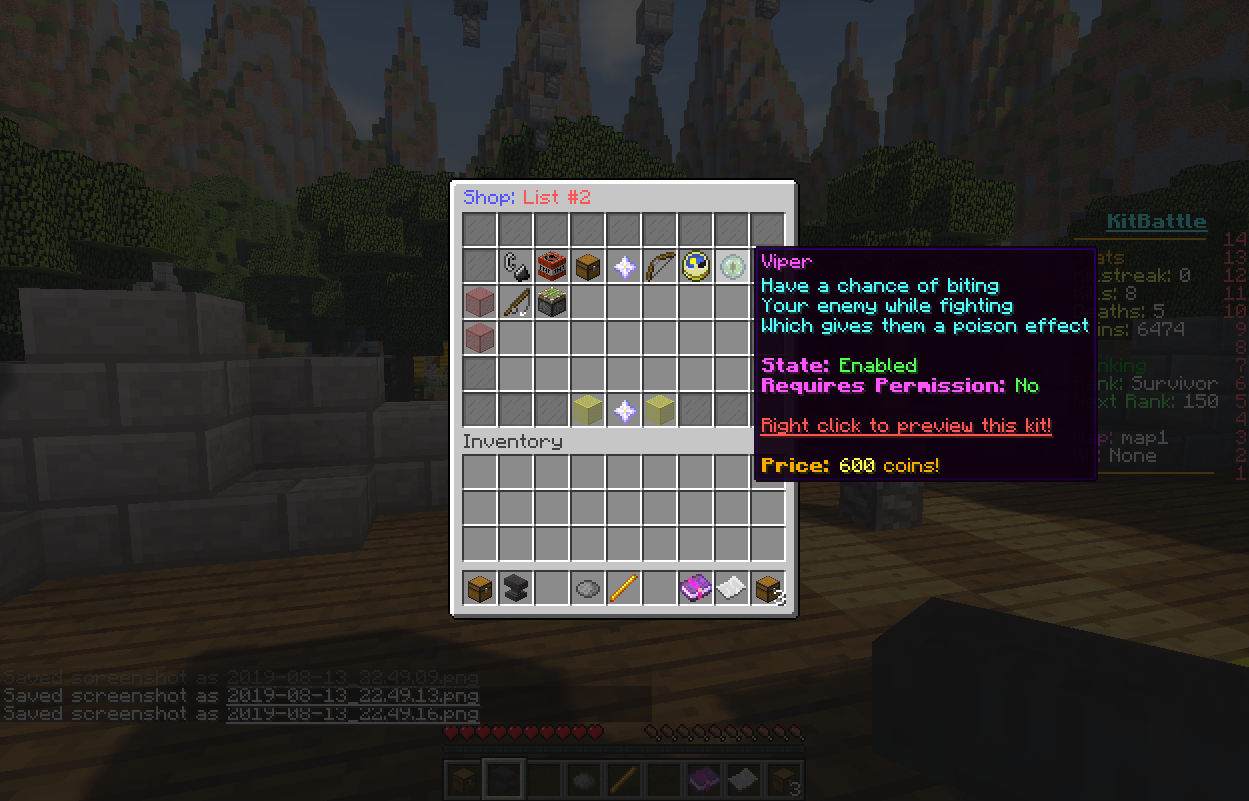Click the hook-and-cone kit icon beside TNT
Image resolution: width=1249 pixels, height=801 pixels.
(x=516, y=266)
